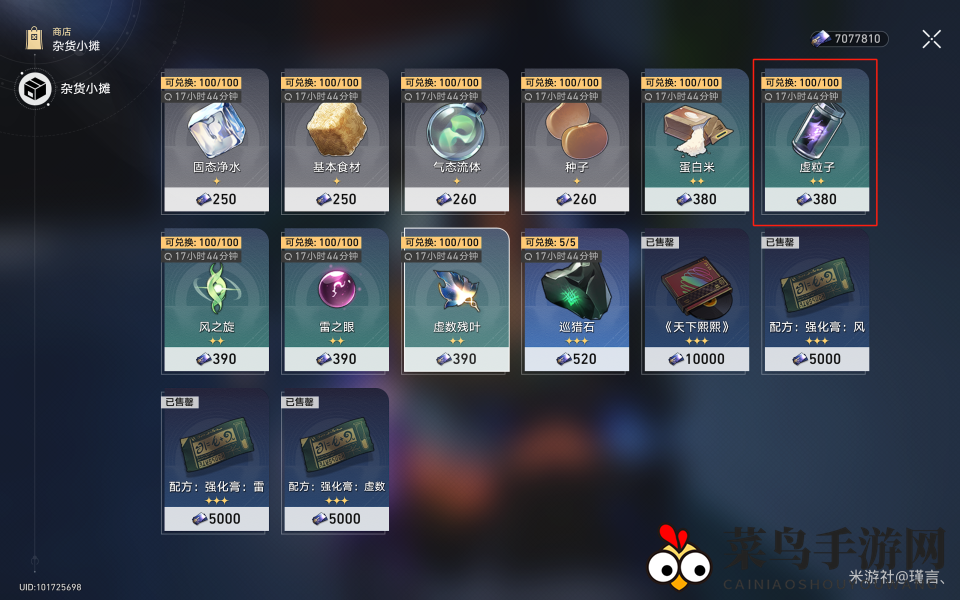
Task: Pick the 巡猎石 item card
Action: (x=575, y=300)
